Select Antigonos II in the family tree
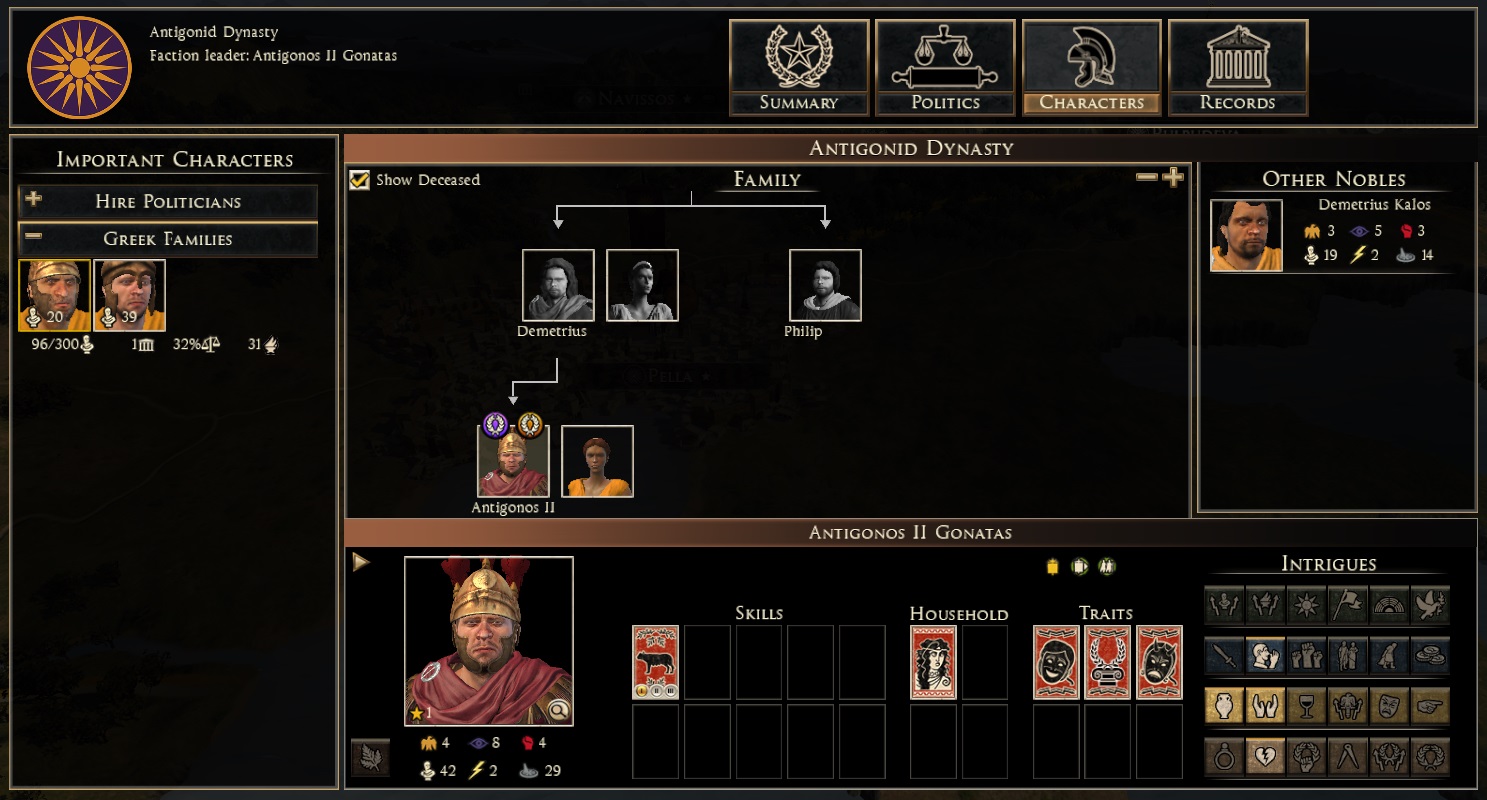Screen dimensions: 1487x800 pyautogui.click(x=513, y=461)
